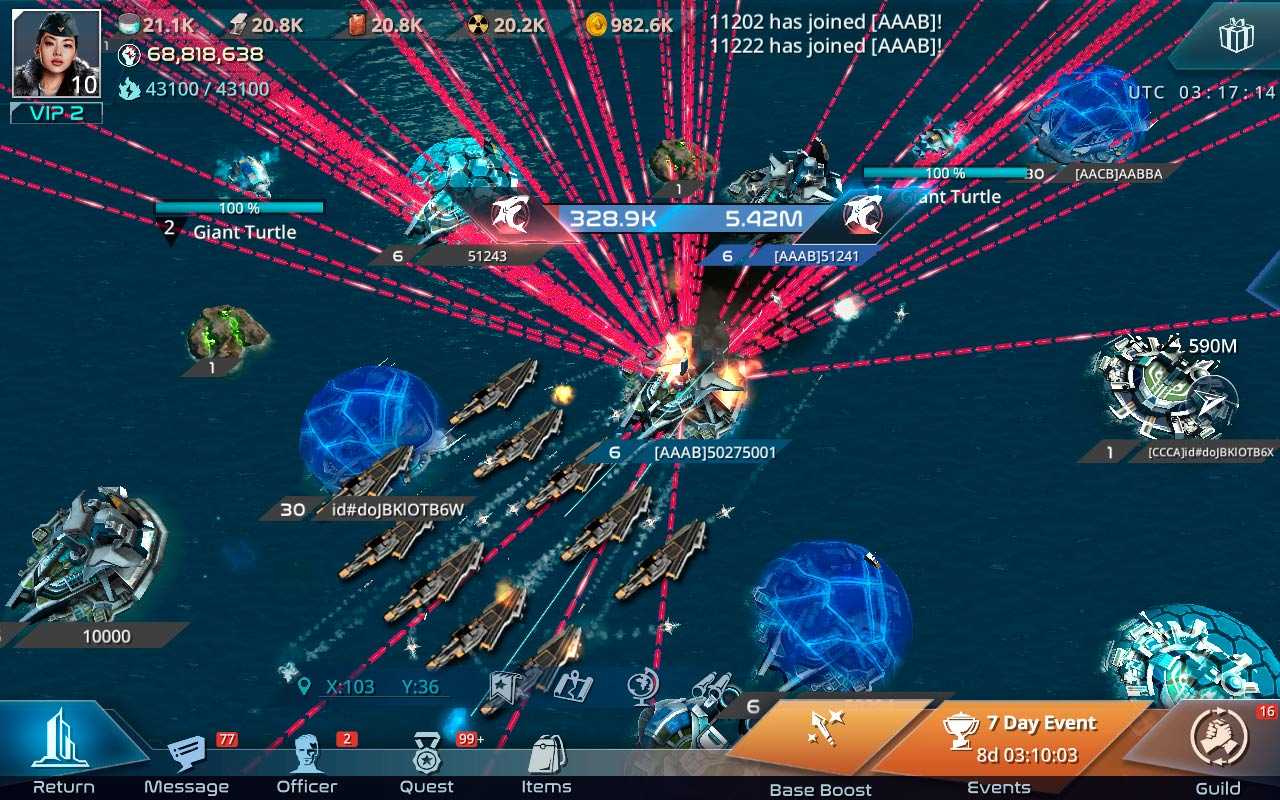The image size is (1280, 800).
Task: Open the Message inbox
Action: tap(188, 758)
